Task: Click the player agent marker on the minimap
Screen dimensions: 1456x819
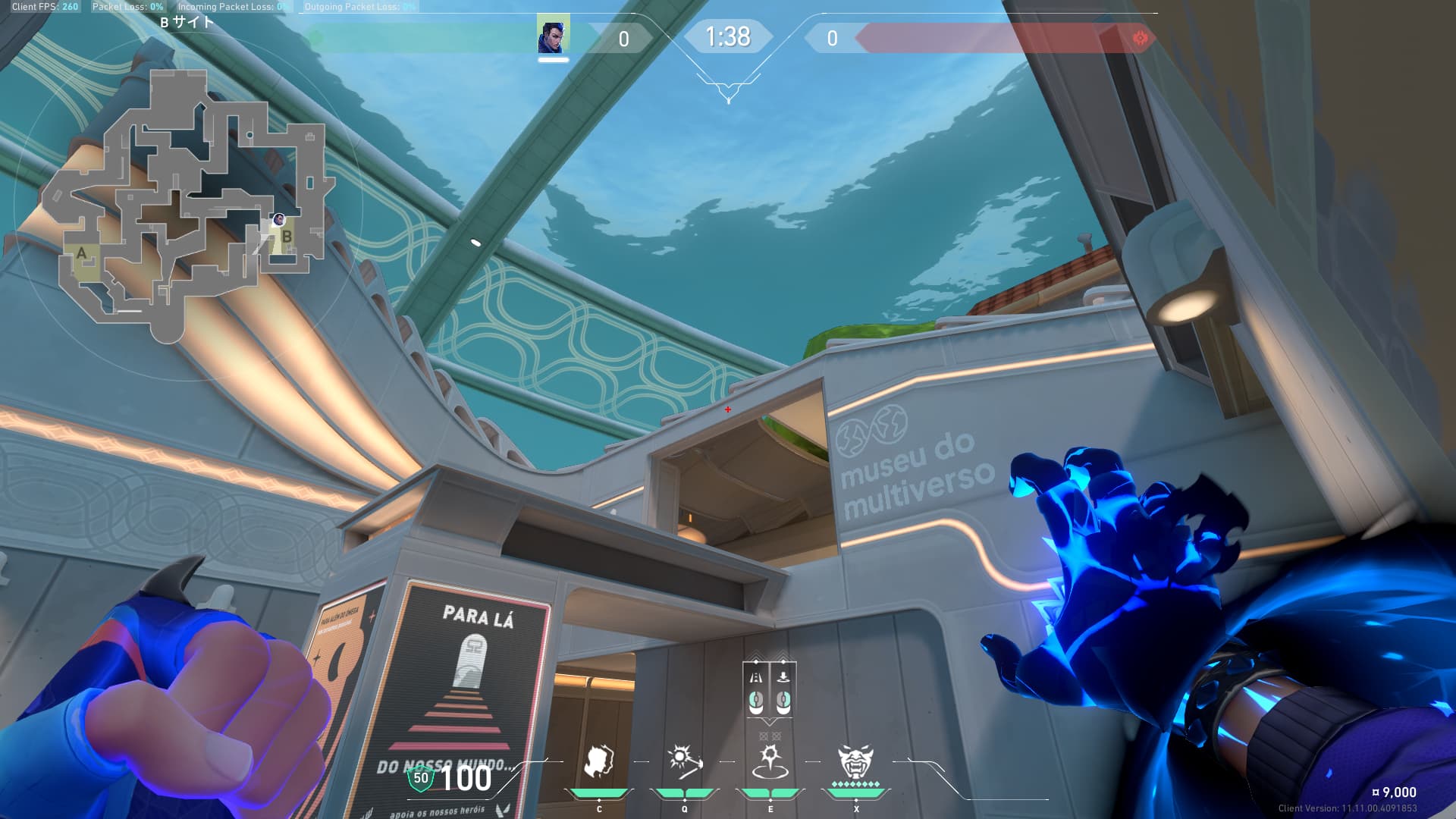Action: [278, 220]
